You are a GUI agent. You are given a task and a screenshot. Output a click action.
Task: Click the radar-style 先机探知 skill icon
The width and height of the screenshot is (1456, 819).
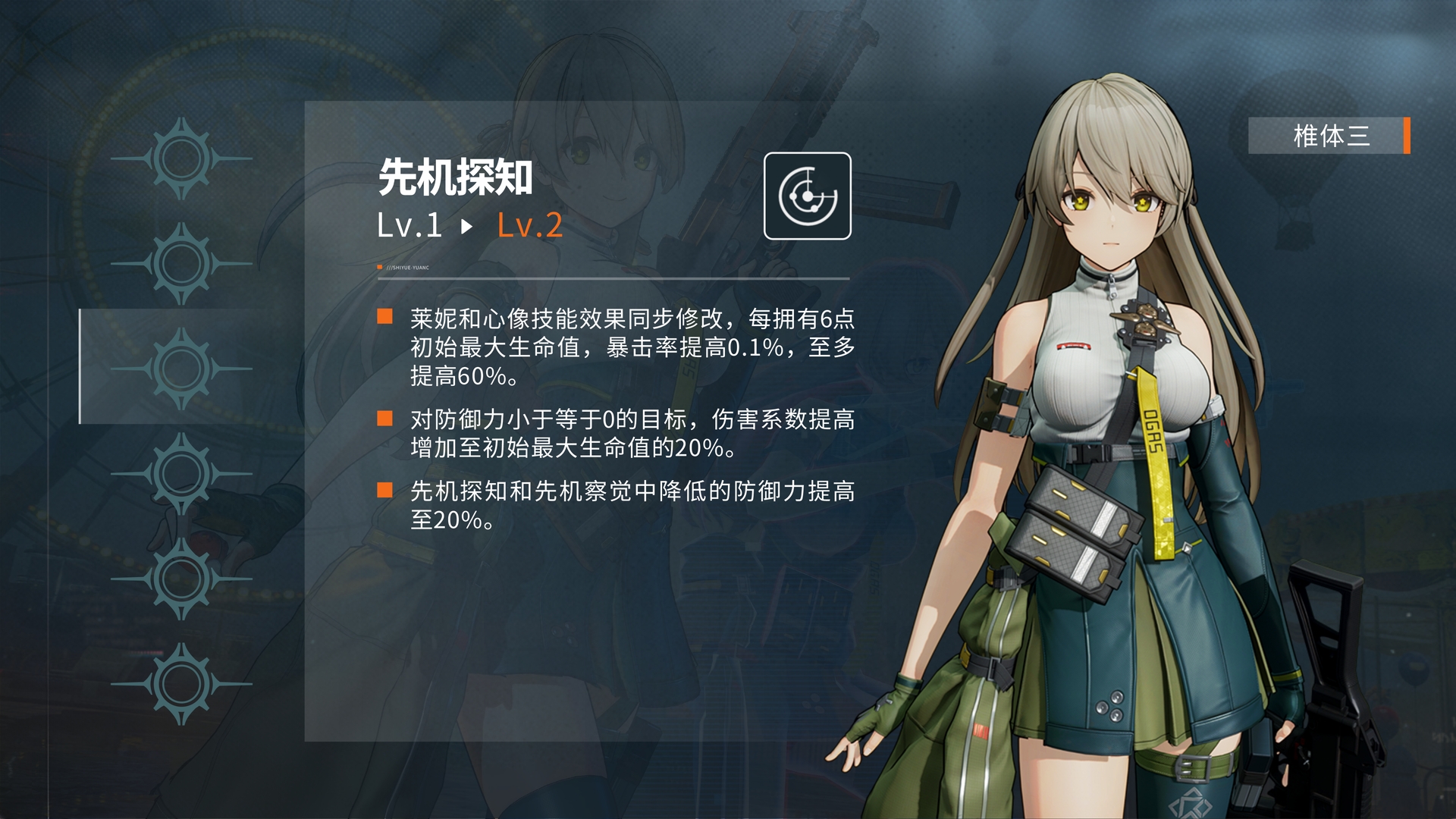[806, 196]
